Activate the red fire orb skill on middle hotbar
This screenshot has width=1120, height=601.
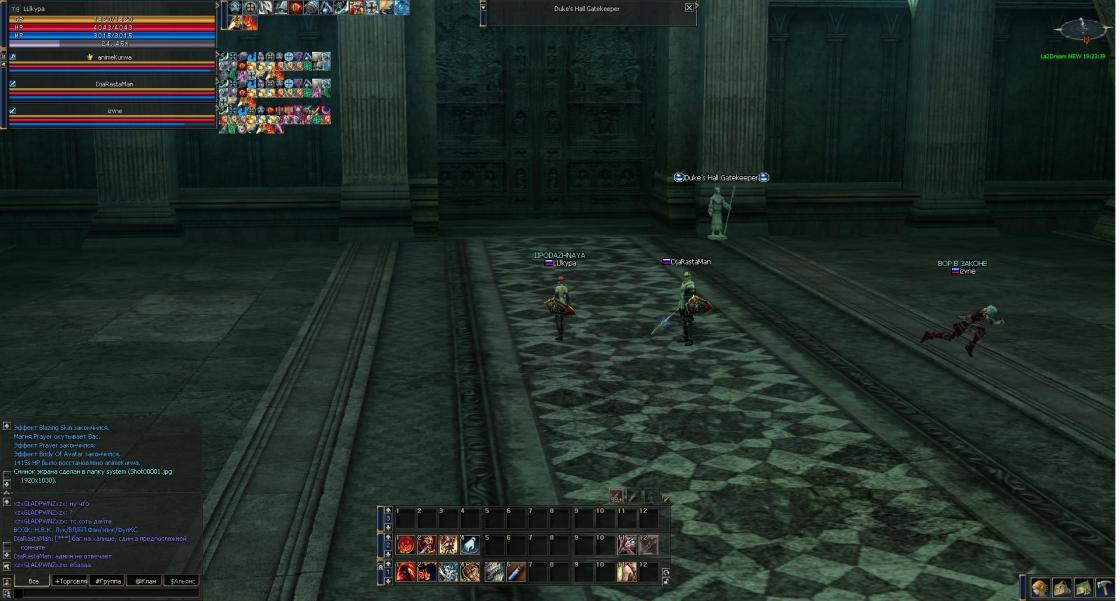click(405, 545)
